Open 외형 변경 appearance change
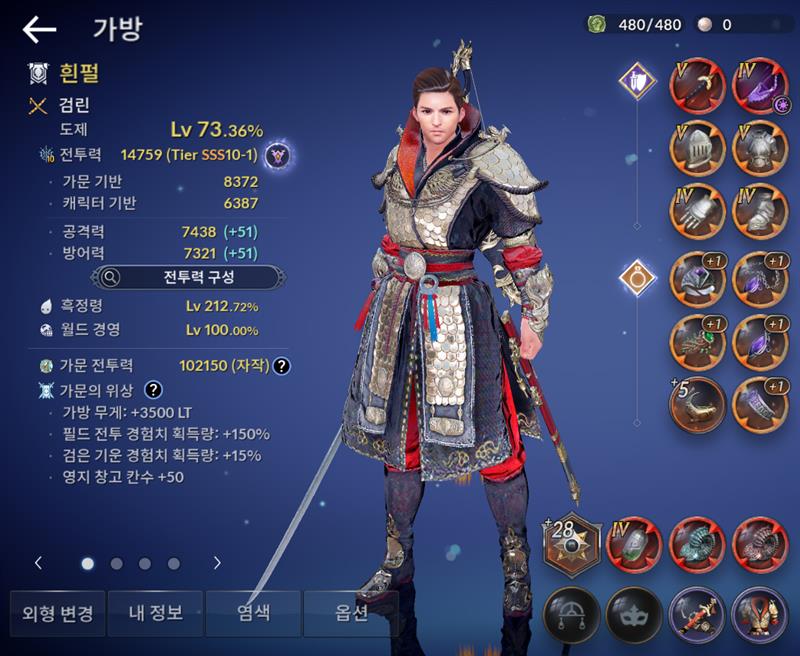This screenshot has height=656, width=800. click(57, 613)
